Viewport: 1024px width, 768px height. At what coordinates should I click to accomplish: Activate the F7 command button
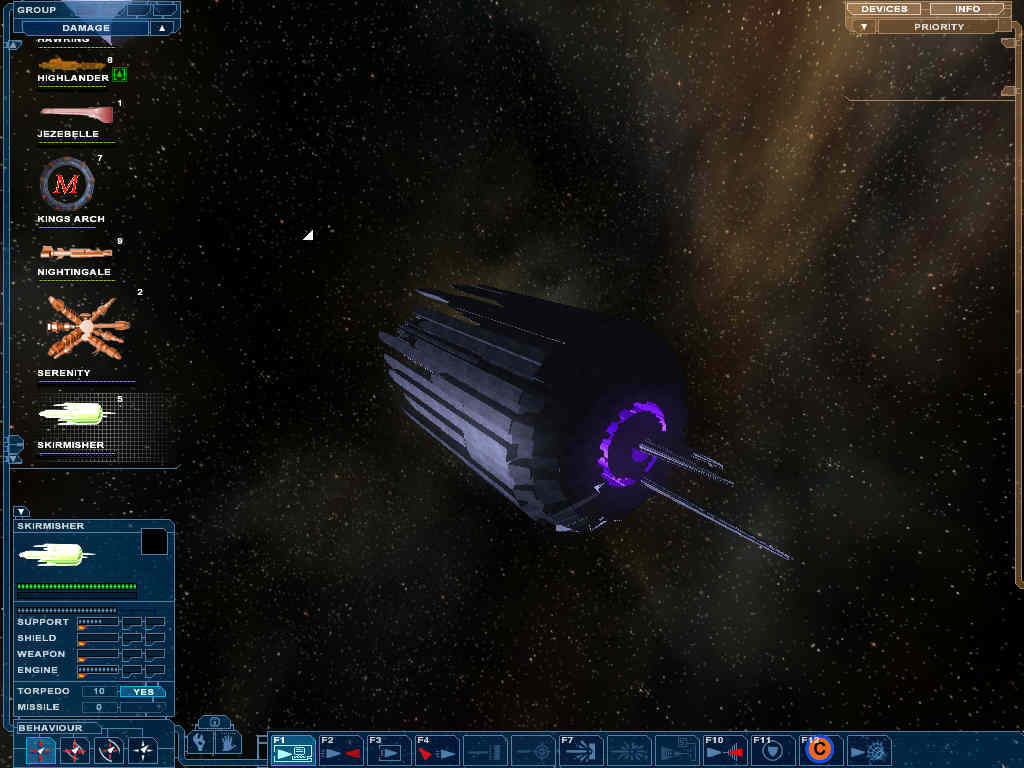point(581,749)
